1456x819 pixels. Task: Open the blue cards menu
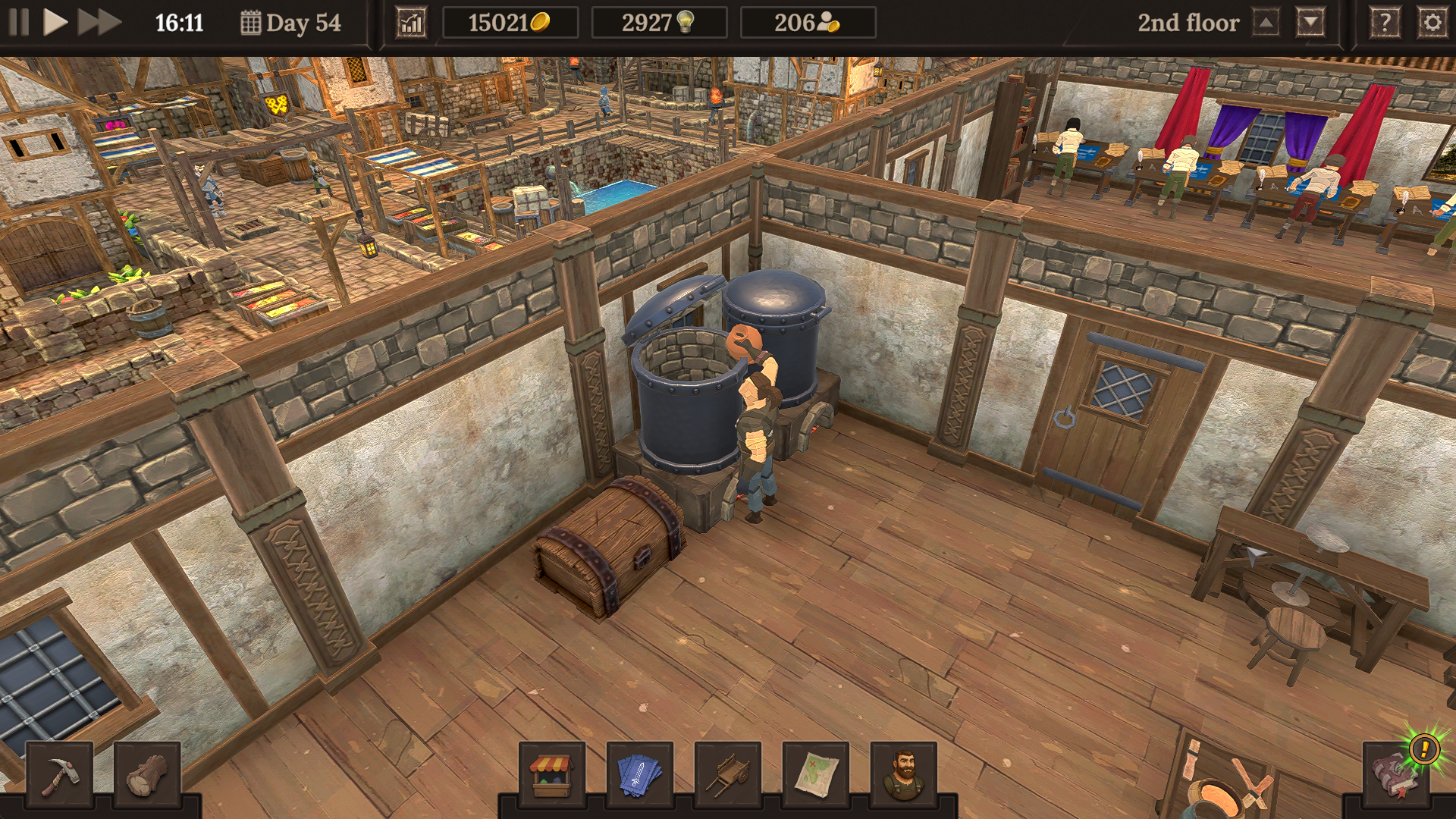pyautogui.click(x=640, y=775)
